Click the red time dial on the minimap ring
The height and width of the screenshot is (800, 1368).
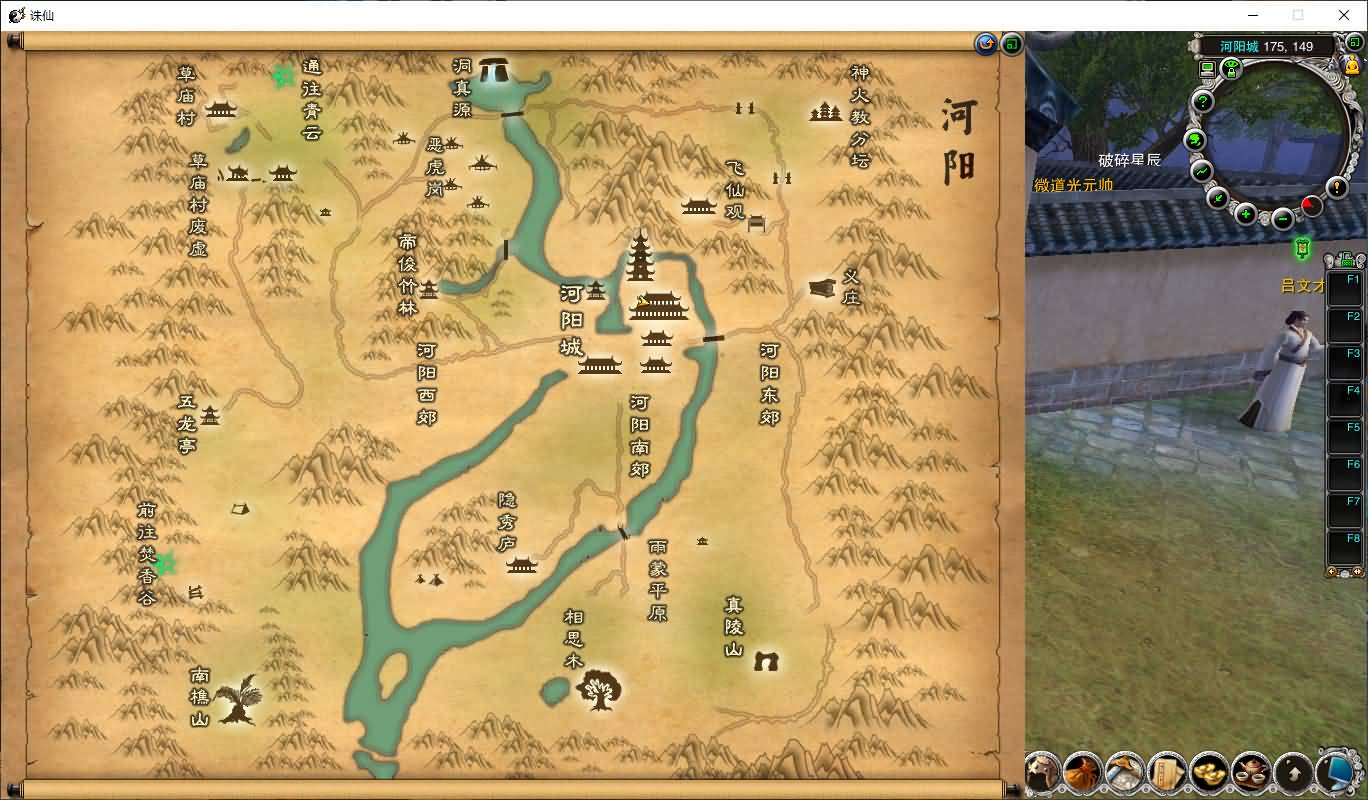click(x=1310, y=204)
